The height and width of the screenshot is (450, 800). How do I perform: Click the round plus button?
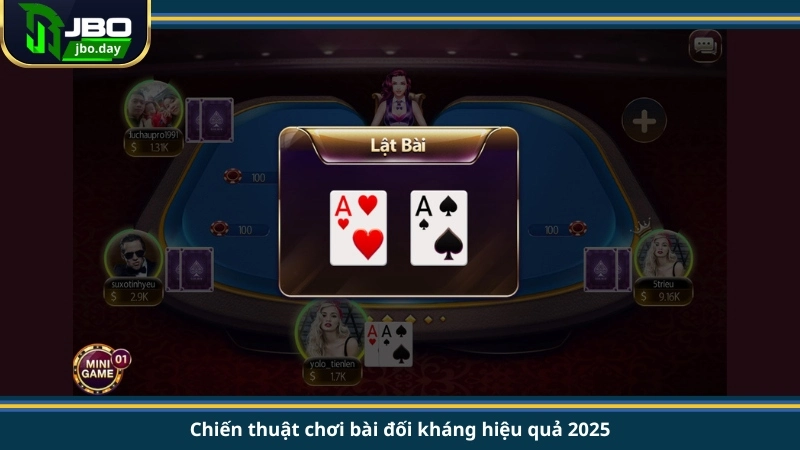click(644, 122)
